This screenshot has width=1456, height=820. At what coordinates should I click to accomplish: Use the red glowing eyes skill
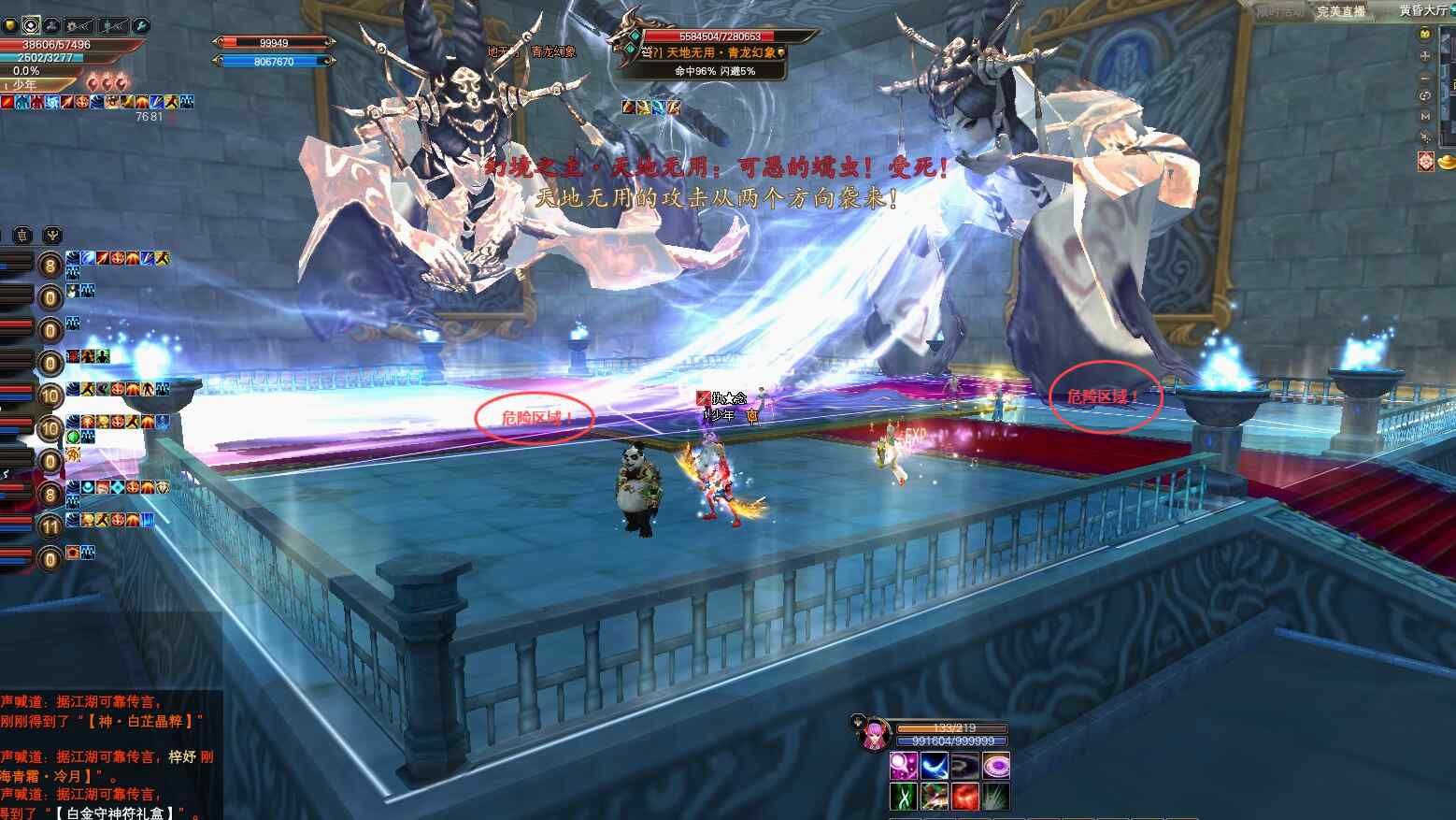coord(964,798)
